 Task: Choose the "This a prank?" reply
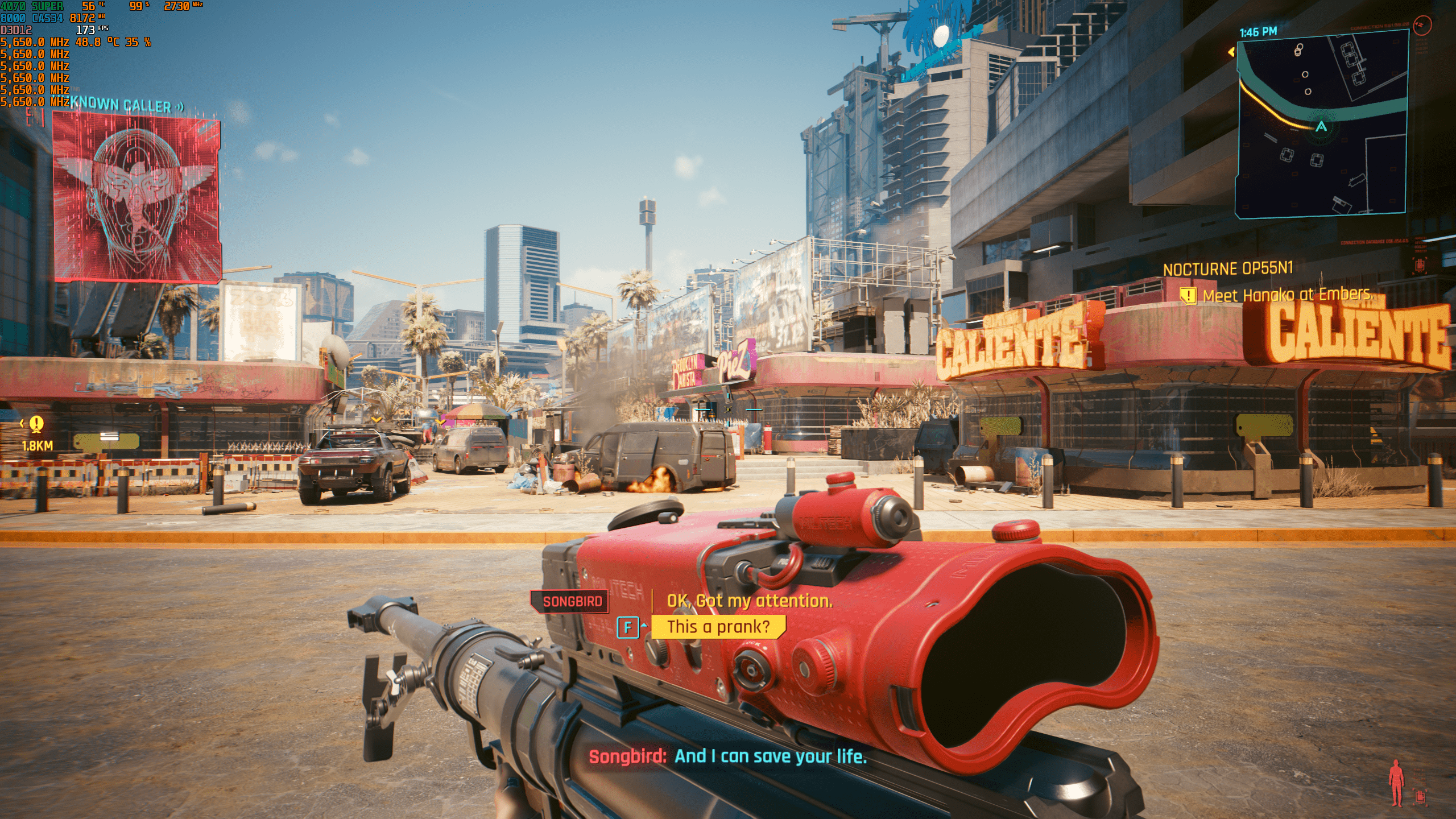click(x=718, y=627)
